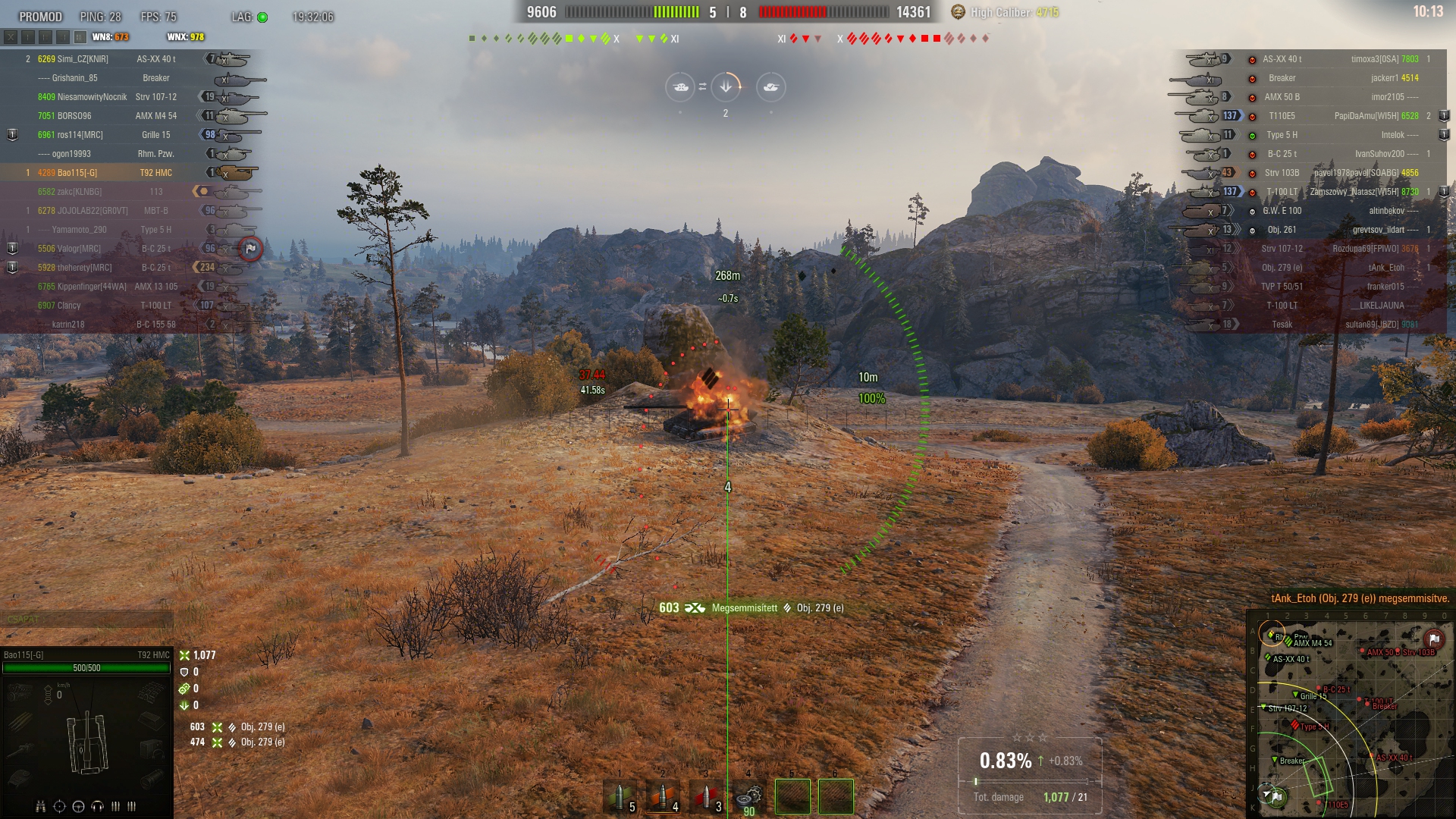This screenshot has height=819, width=1456.
Task: Use the track repair kit consumable
Action: point(748,796)
